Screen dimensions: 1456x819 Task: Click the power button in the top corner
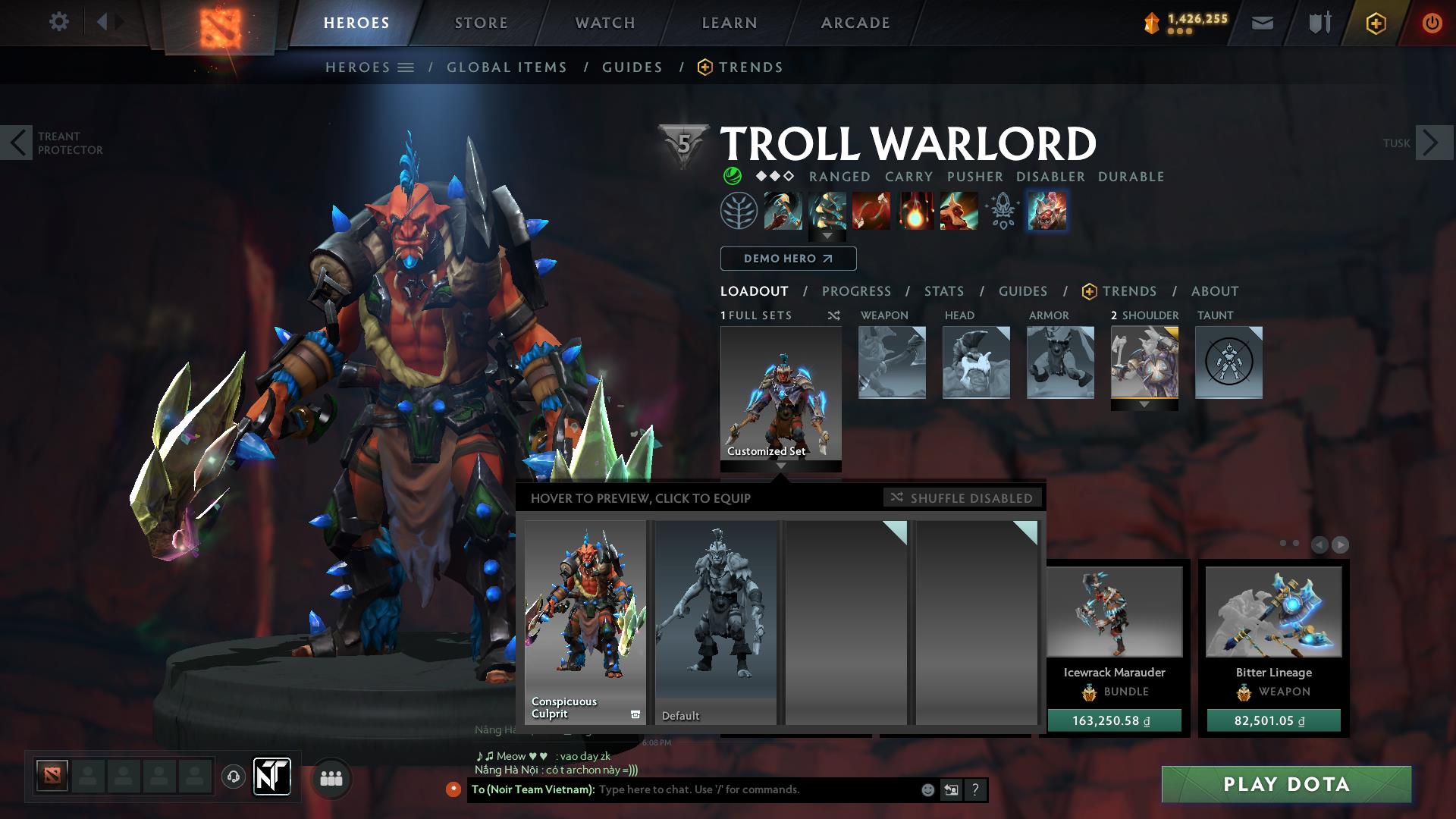click(x=1432, y=23)
